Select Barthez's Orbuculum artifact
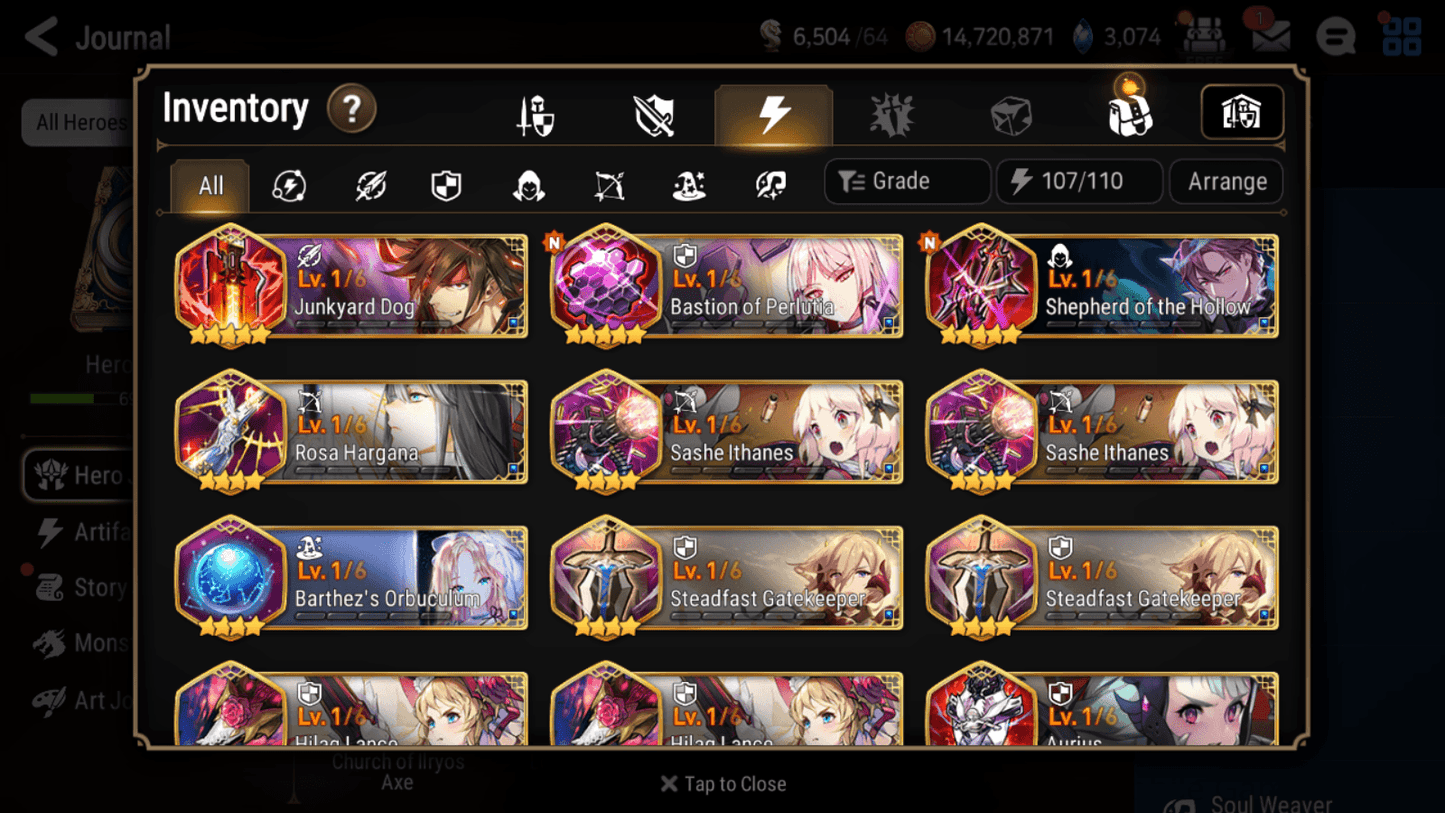The image size is (1445, 813). click(350, 578)
